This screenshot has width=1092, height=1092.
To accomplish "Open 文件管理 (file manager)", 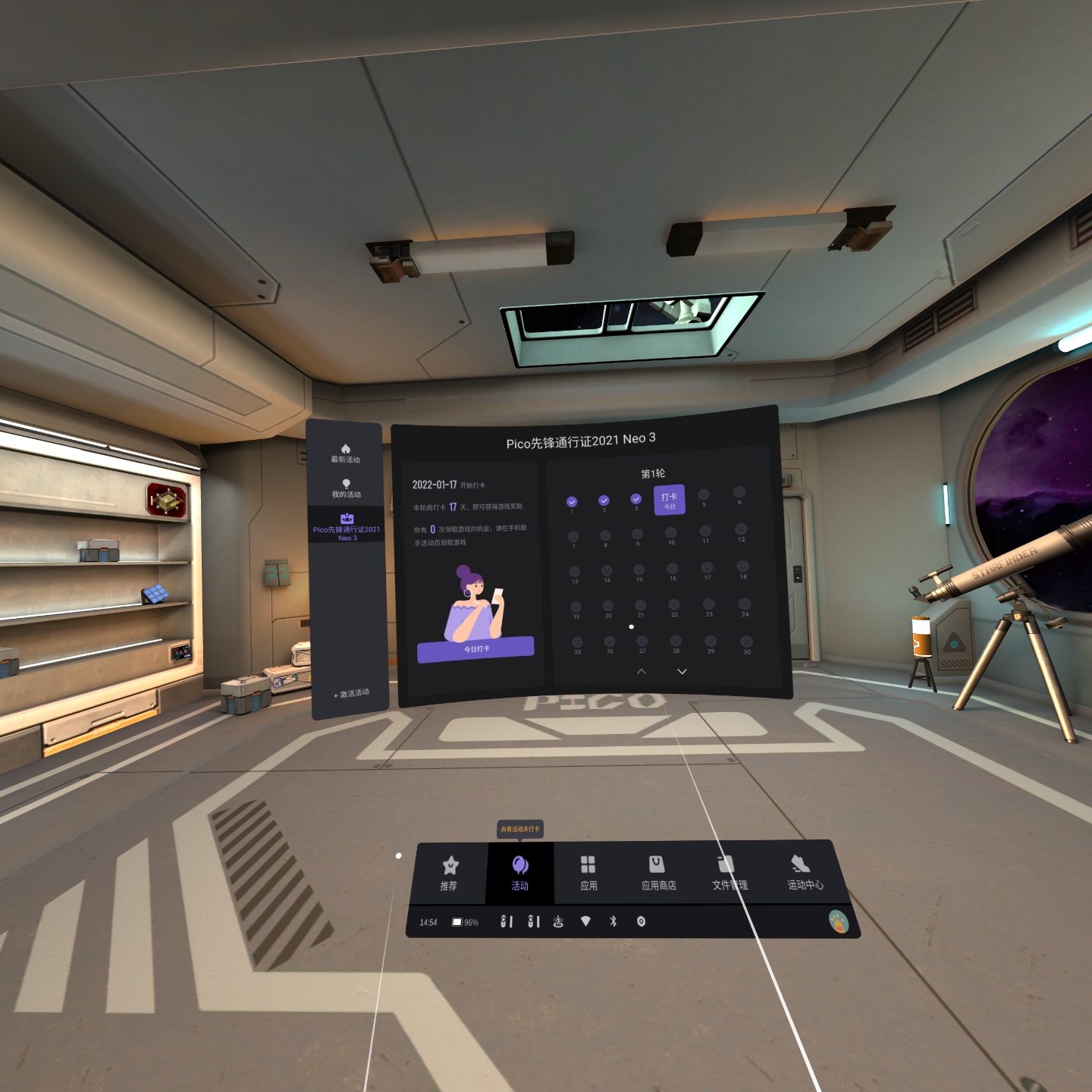I will point(728,872).
